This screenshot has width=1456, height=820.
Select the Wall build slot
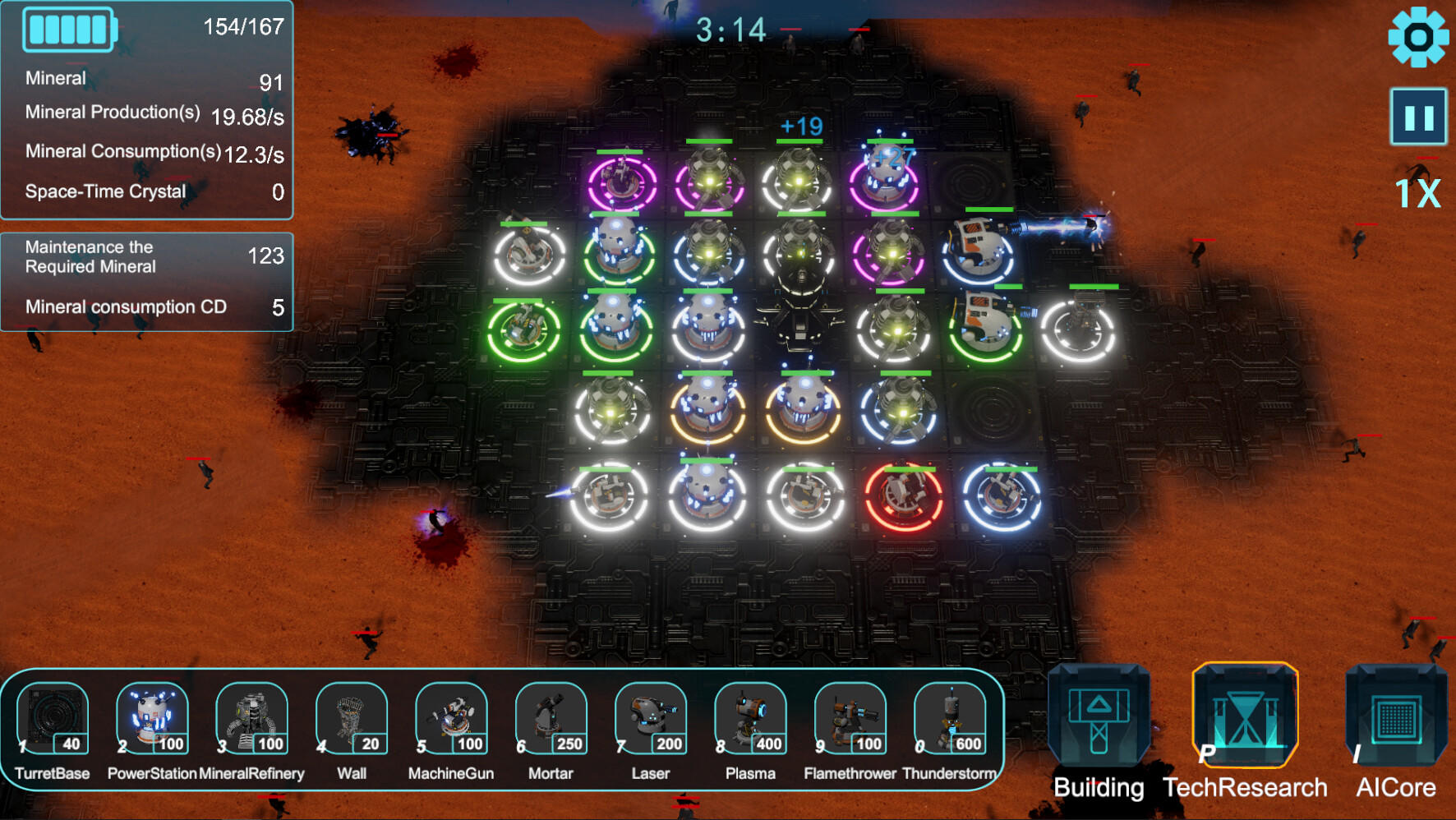click(352, 720)
